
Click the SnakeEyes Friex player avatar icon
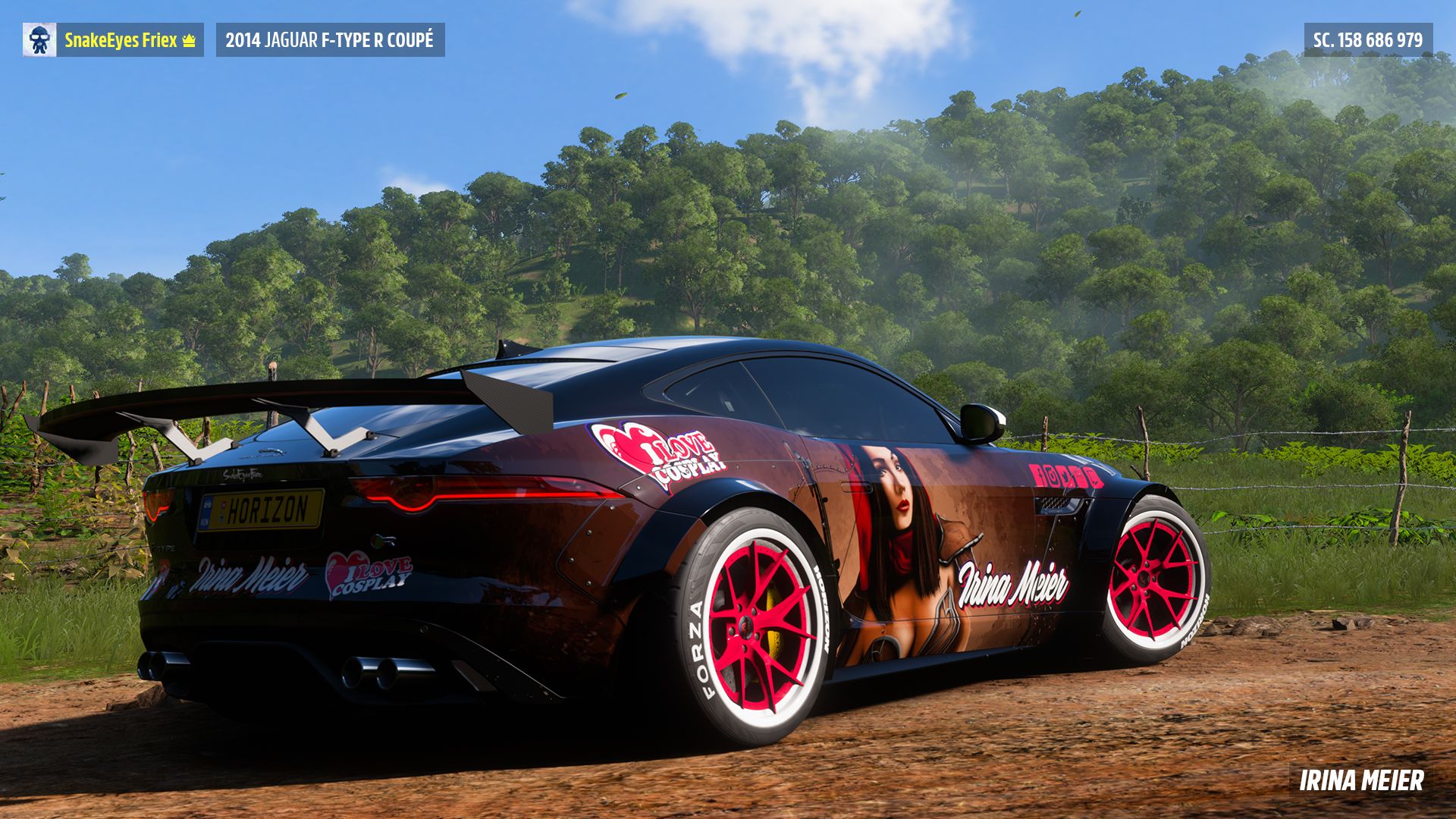point(39,40)
